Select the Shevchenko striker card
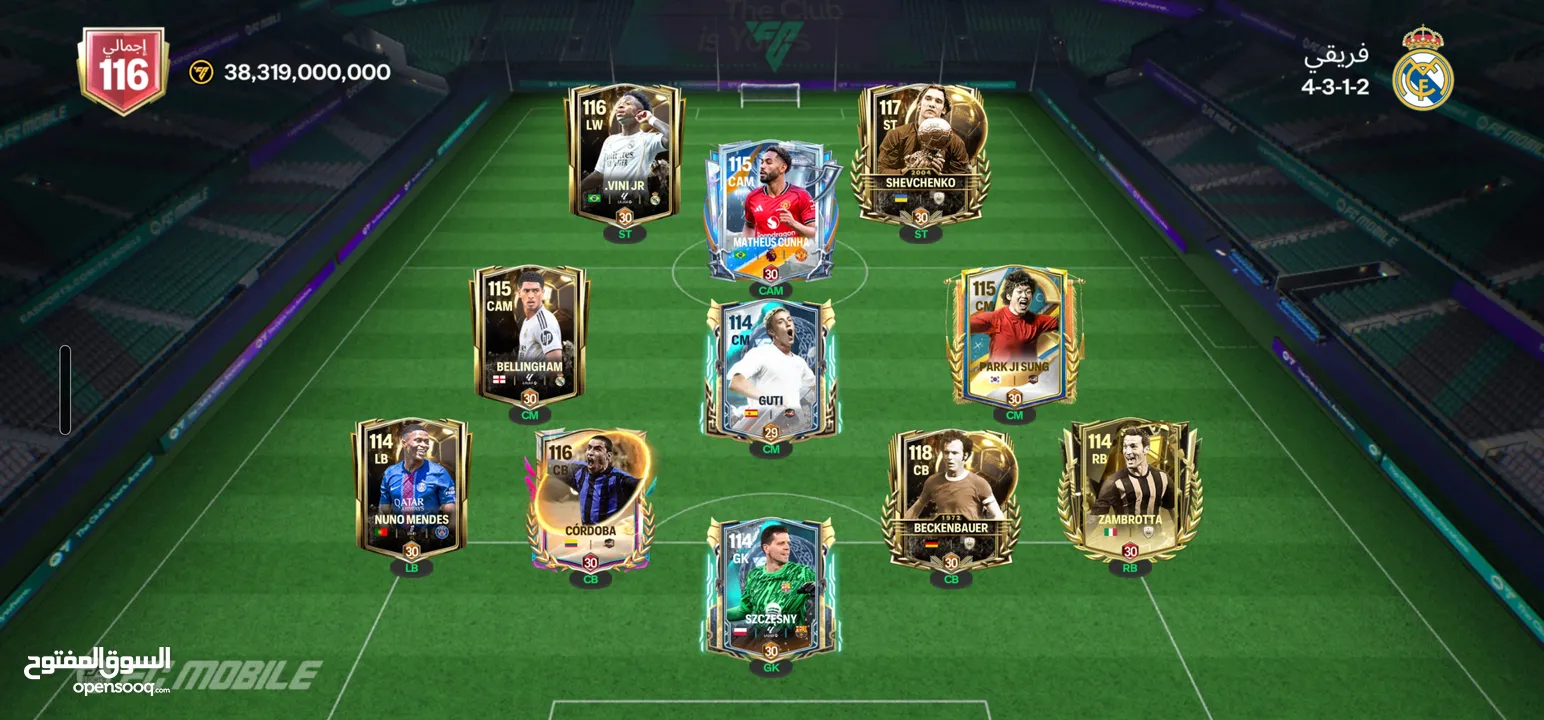The height and width of the screenshot is (720, 1544). coord(920,153)
